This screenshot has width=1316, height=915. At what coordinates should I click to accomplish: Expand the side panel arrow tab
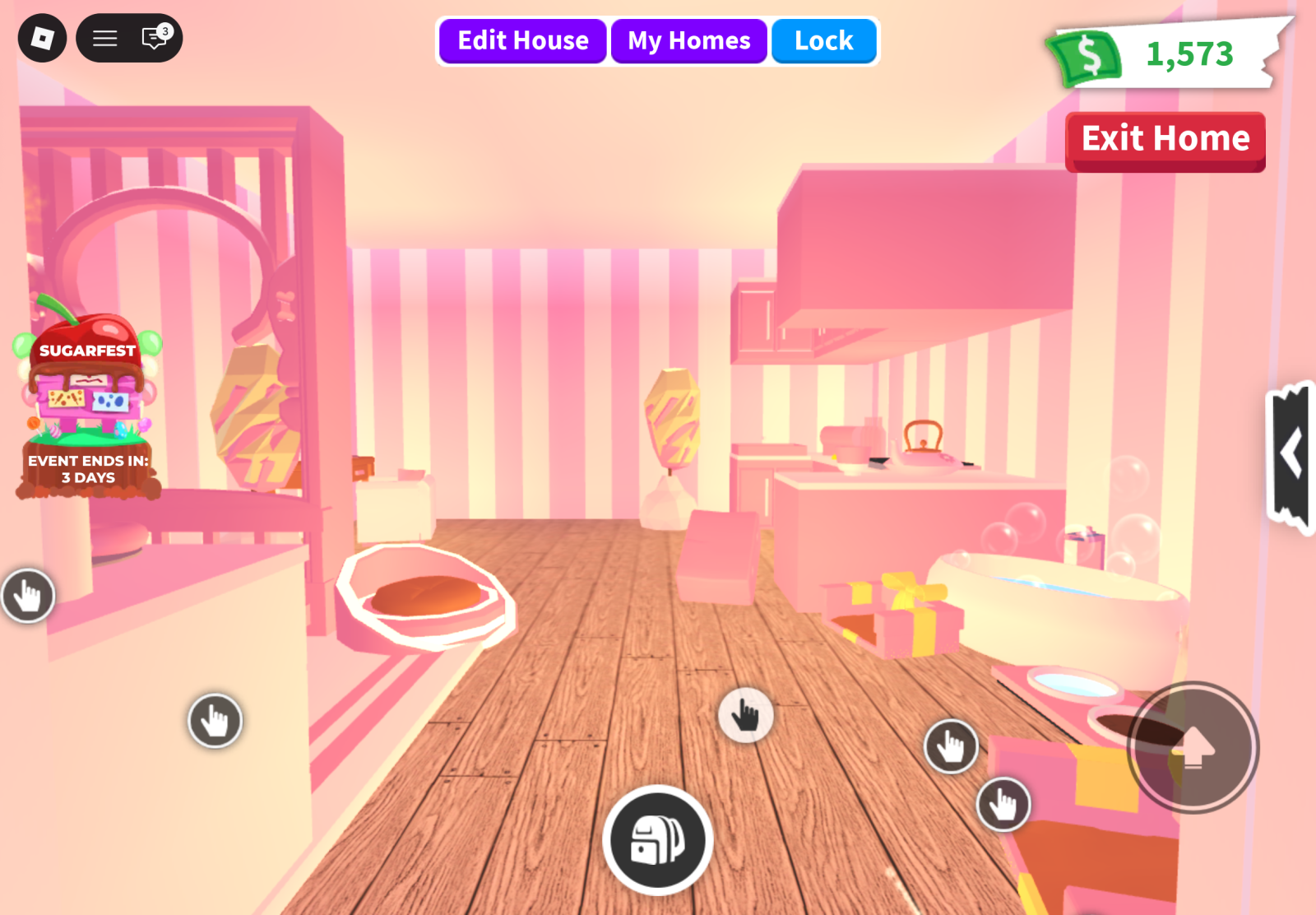tap(1291, 454)
